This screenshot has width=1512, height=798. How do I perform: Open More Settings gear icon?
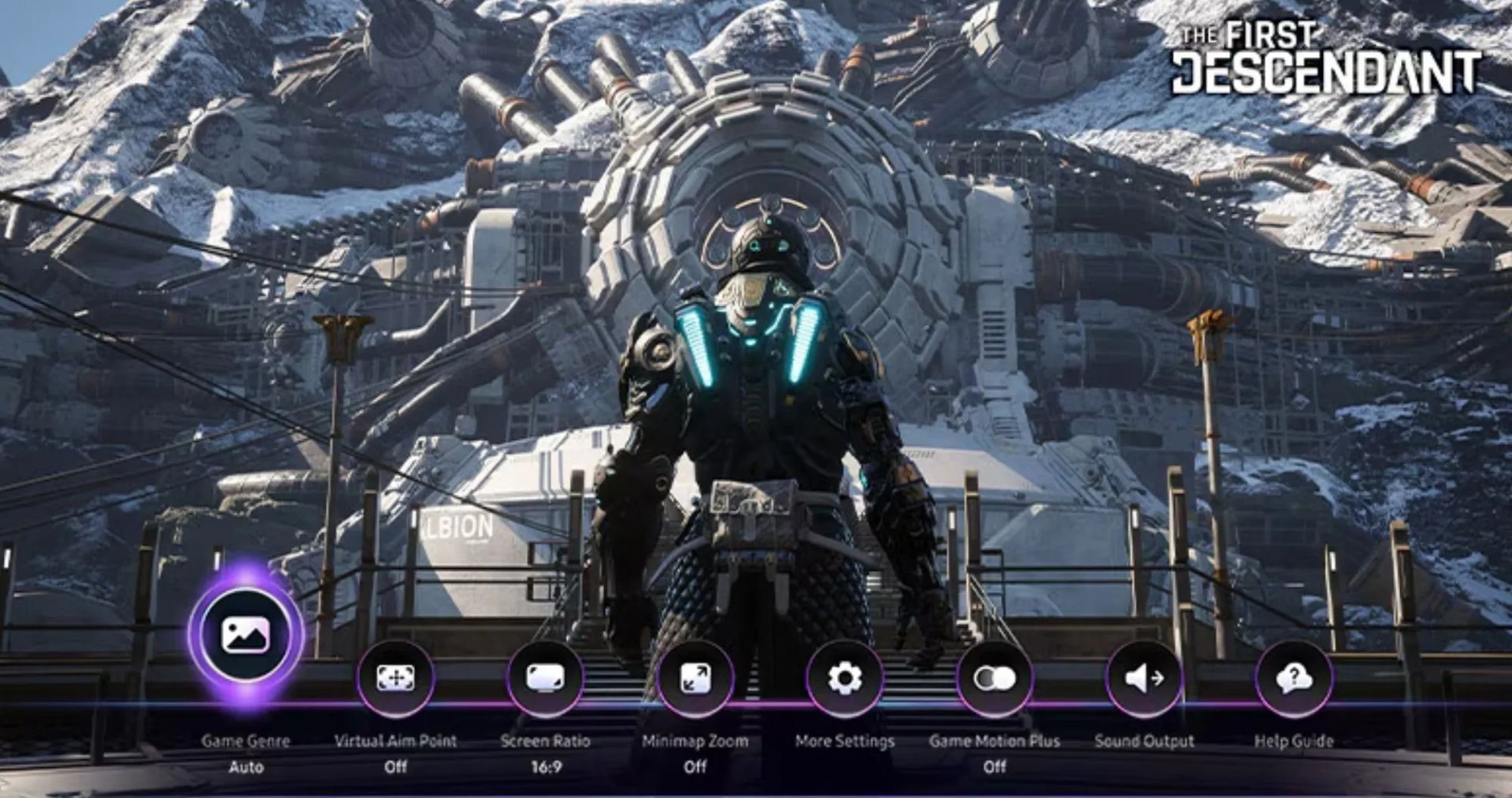(844, 678)
